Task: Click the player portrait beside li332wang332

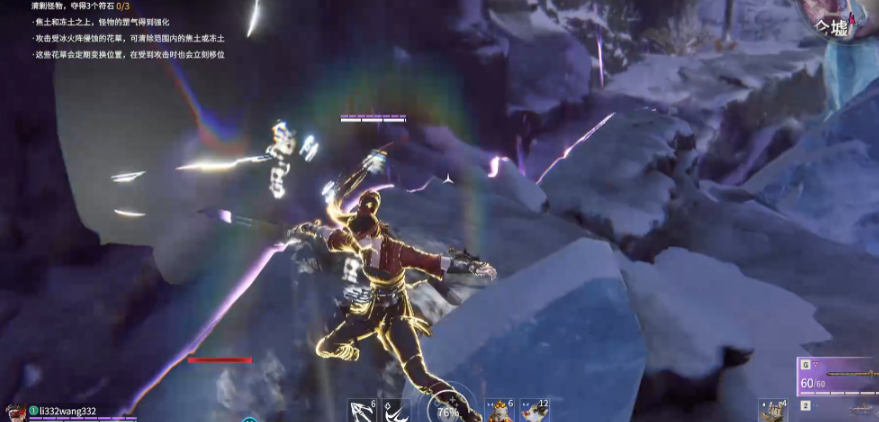Action: click(14, 412)
